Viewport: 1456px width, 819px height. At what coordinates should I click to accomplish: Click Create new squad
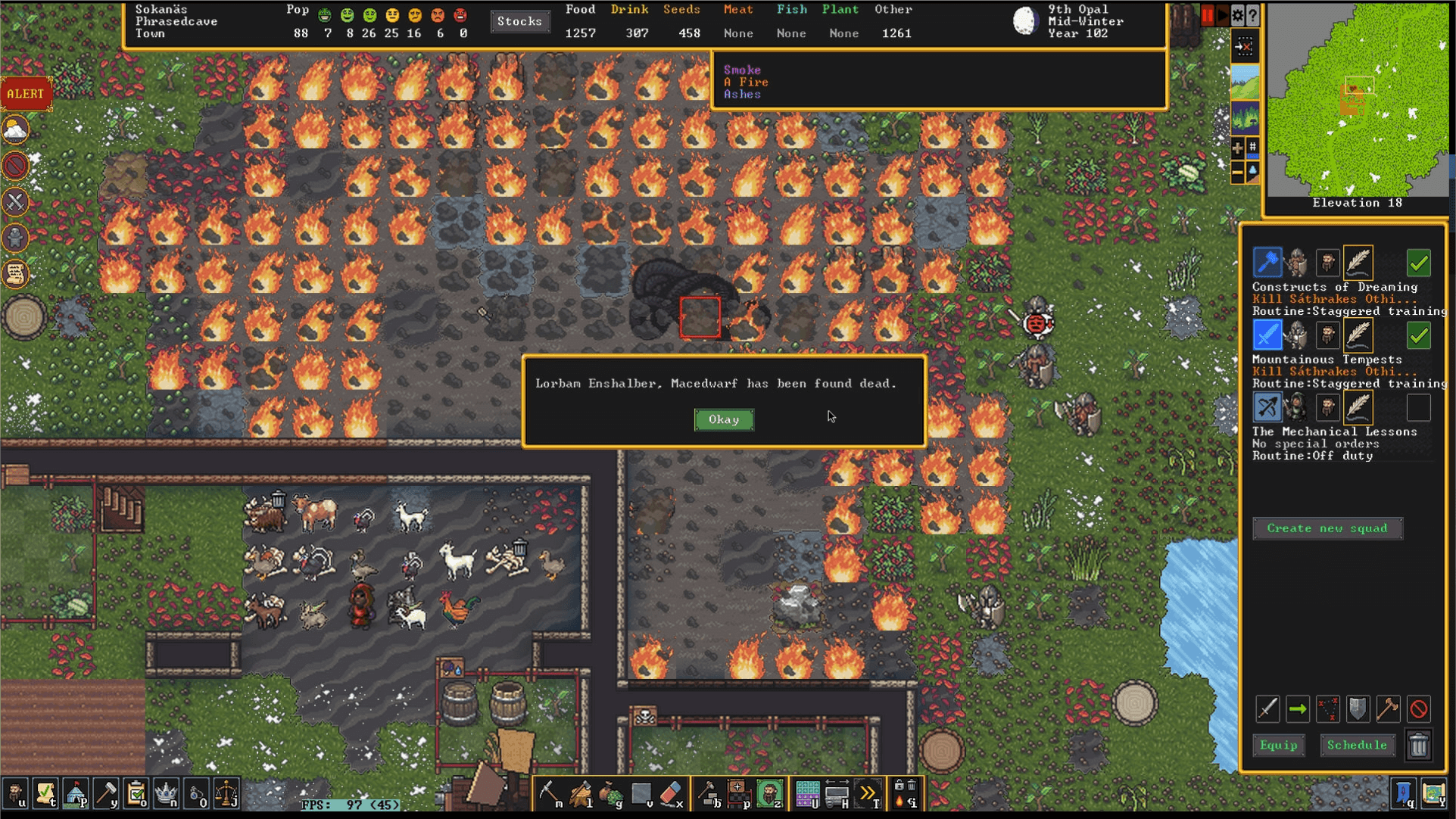tap(1327, 528)
